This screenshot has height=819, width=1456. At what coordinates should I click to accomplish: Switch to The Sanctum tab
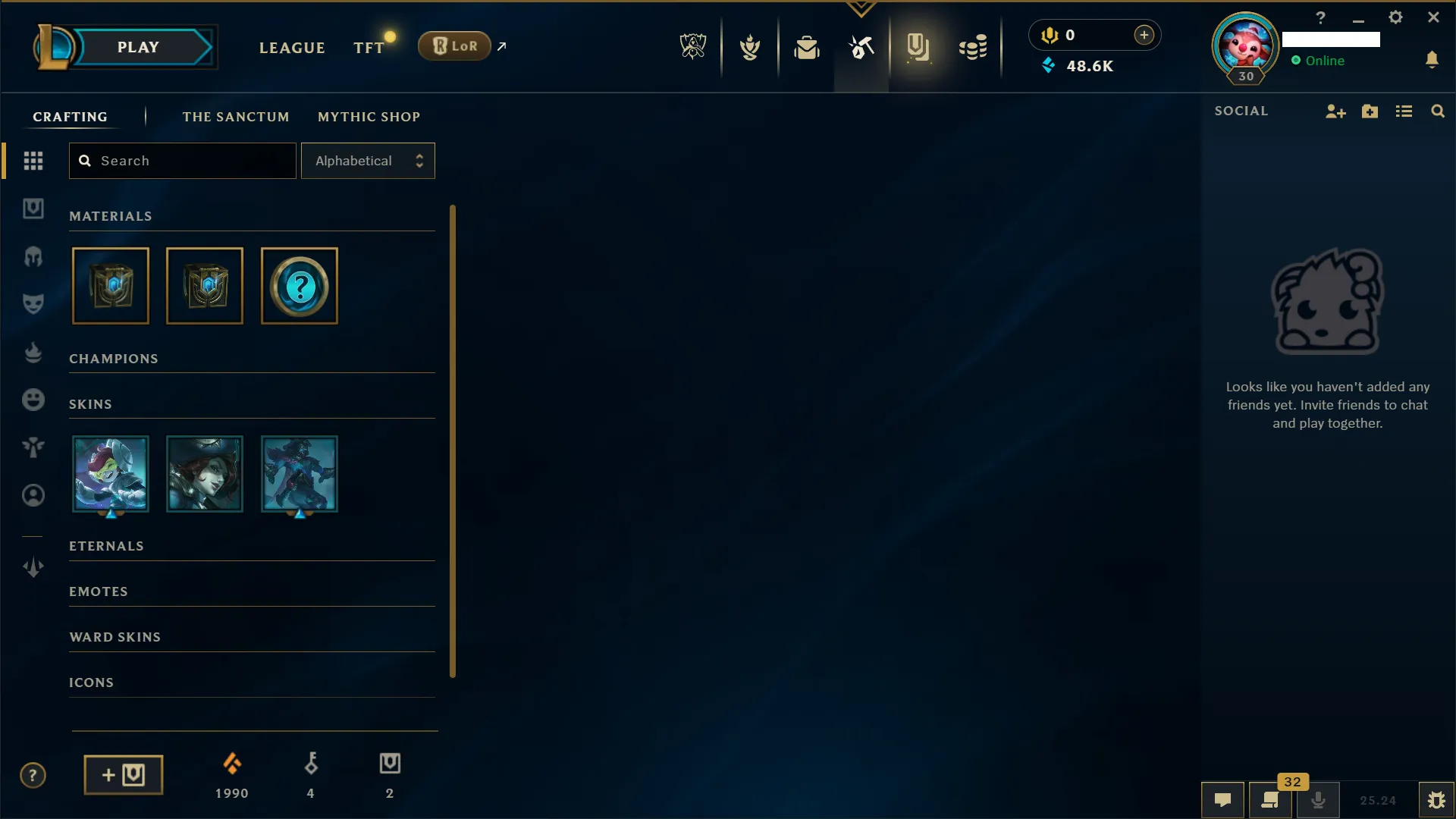236,117
